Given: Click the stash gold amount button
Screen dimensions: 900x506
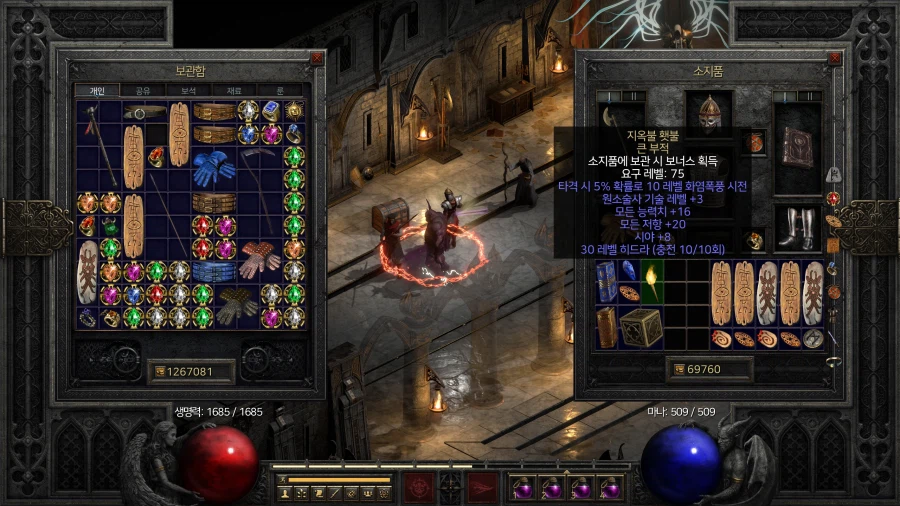Looking at the screenshot, I should pos(190,372).
